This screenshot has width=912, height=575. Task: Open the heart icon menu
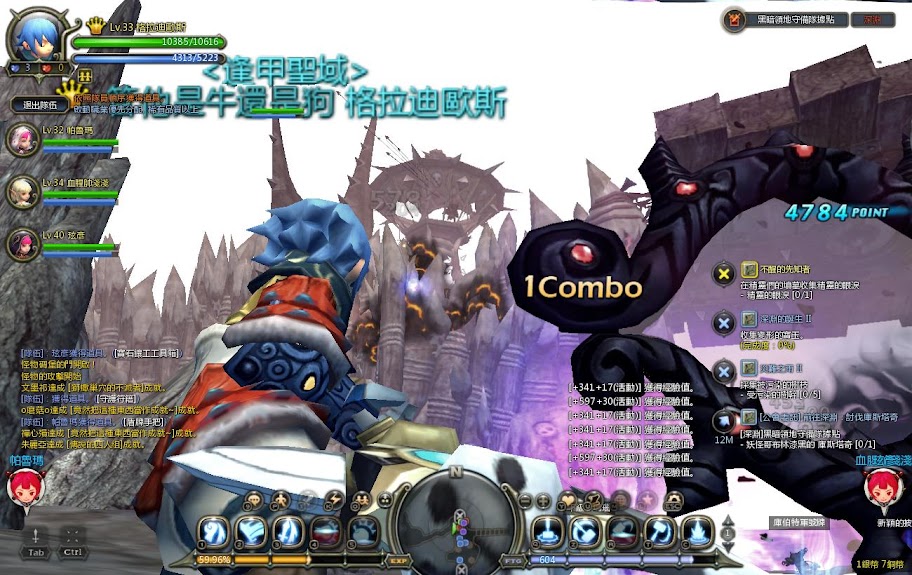tap(568, 499)
